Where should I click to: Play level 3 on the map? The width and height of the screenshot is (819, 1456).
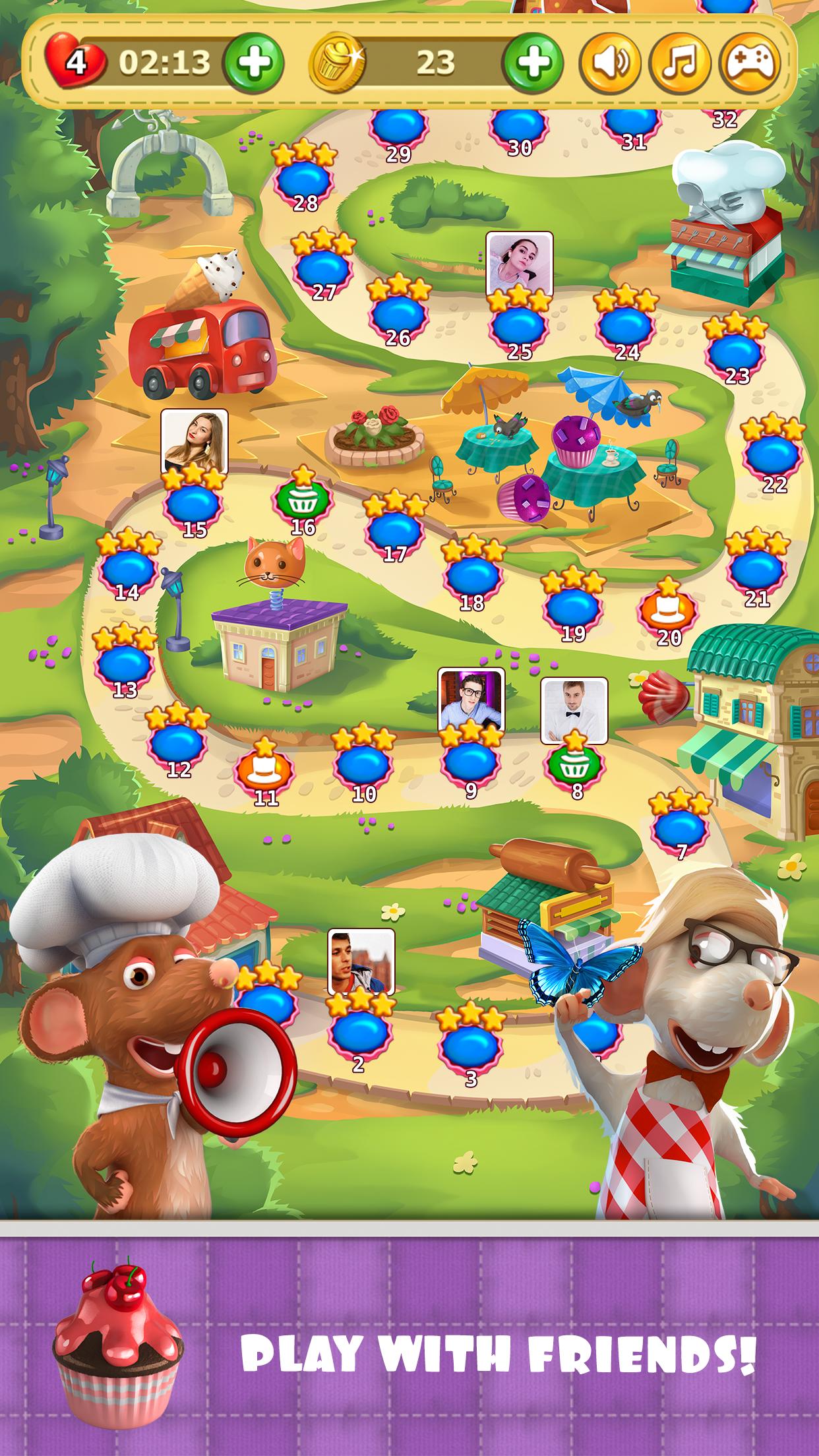(x=470, y=1044)
